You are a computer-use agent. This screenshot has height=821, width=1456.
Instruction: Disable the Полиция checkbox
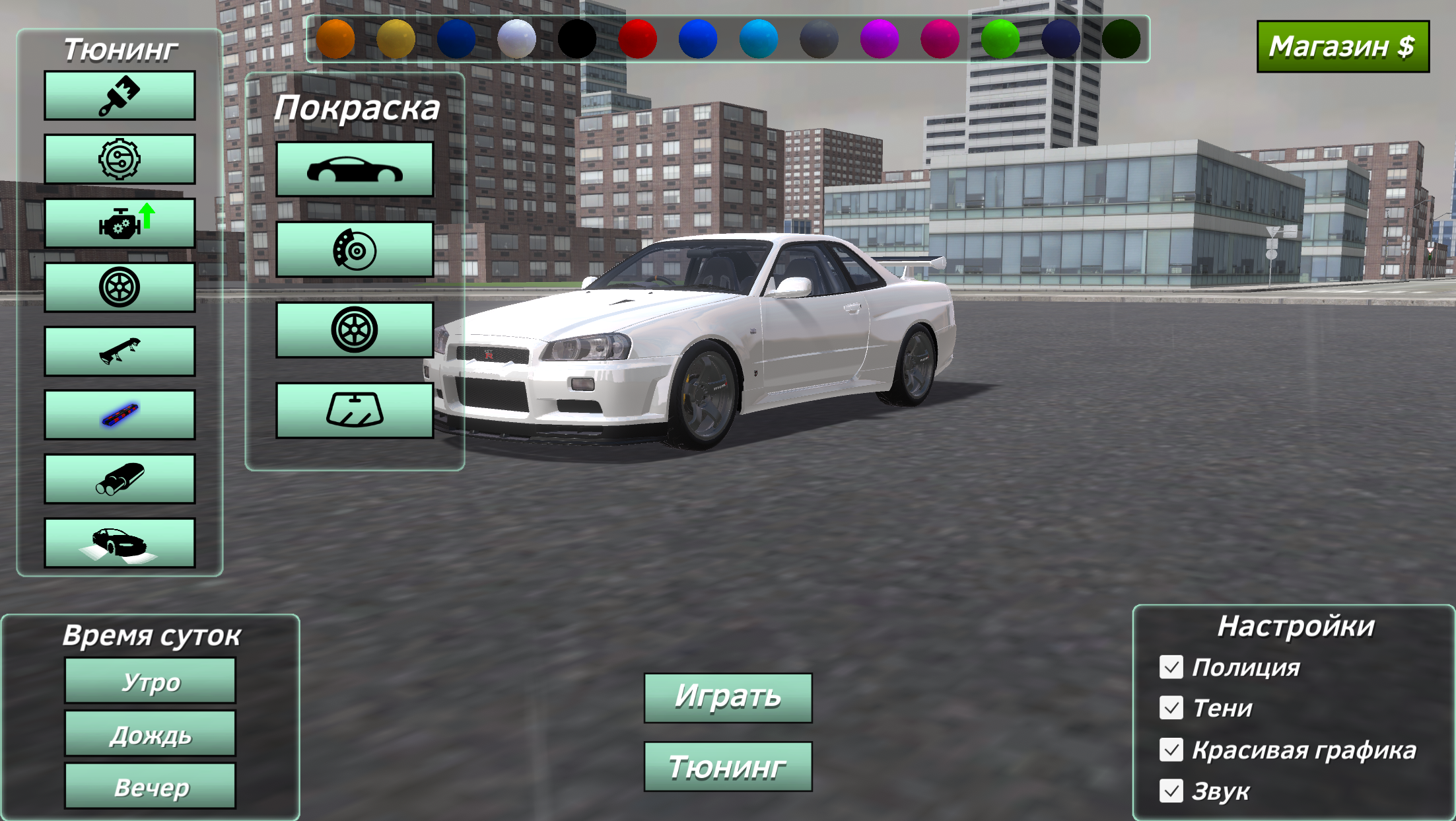click(1170, 668)
